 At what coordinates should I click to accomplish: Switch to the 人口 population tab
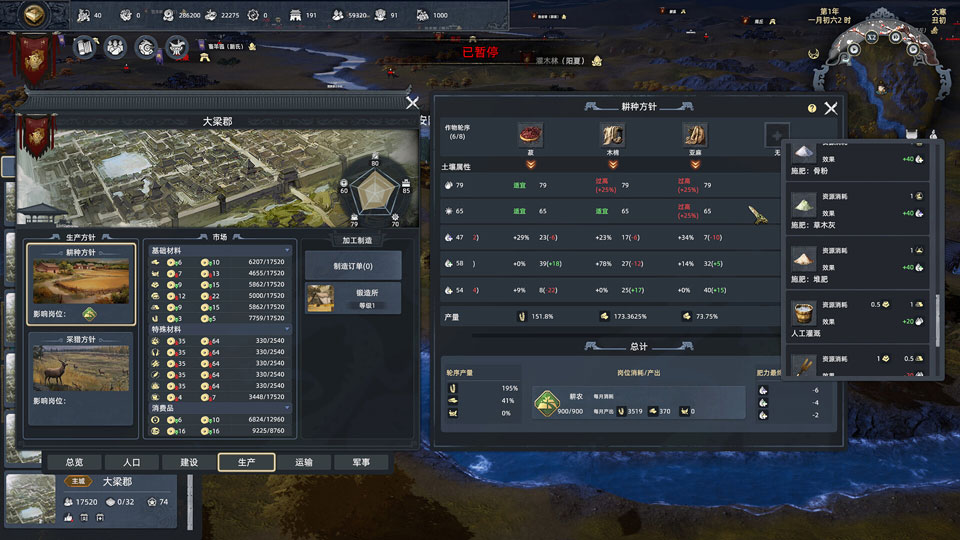click(132, 462)
